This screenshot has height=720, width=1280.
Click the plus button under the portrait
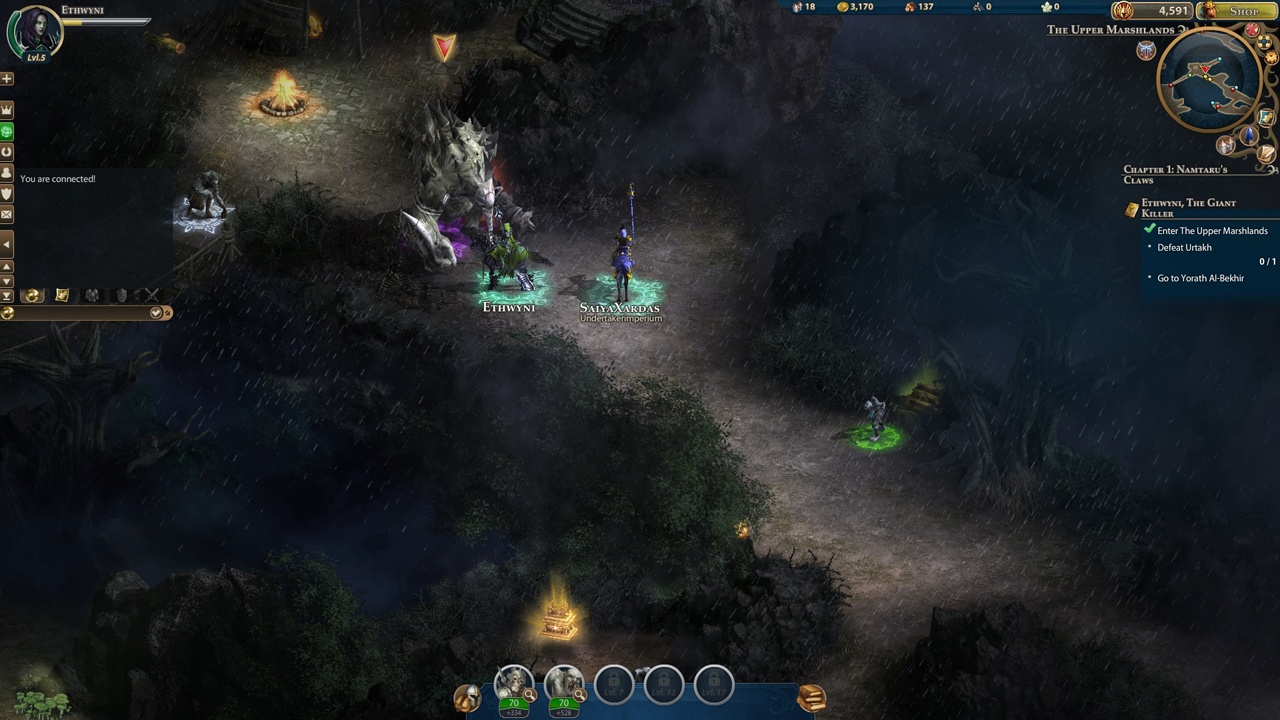[x=7, y=78]
